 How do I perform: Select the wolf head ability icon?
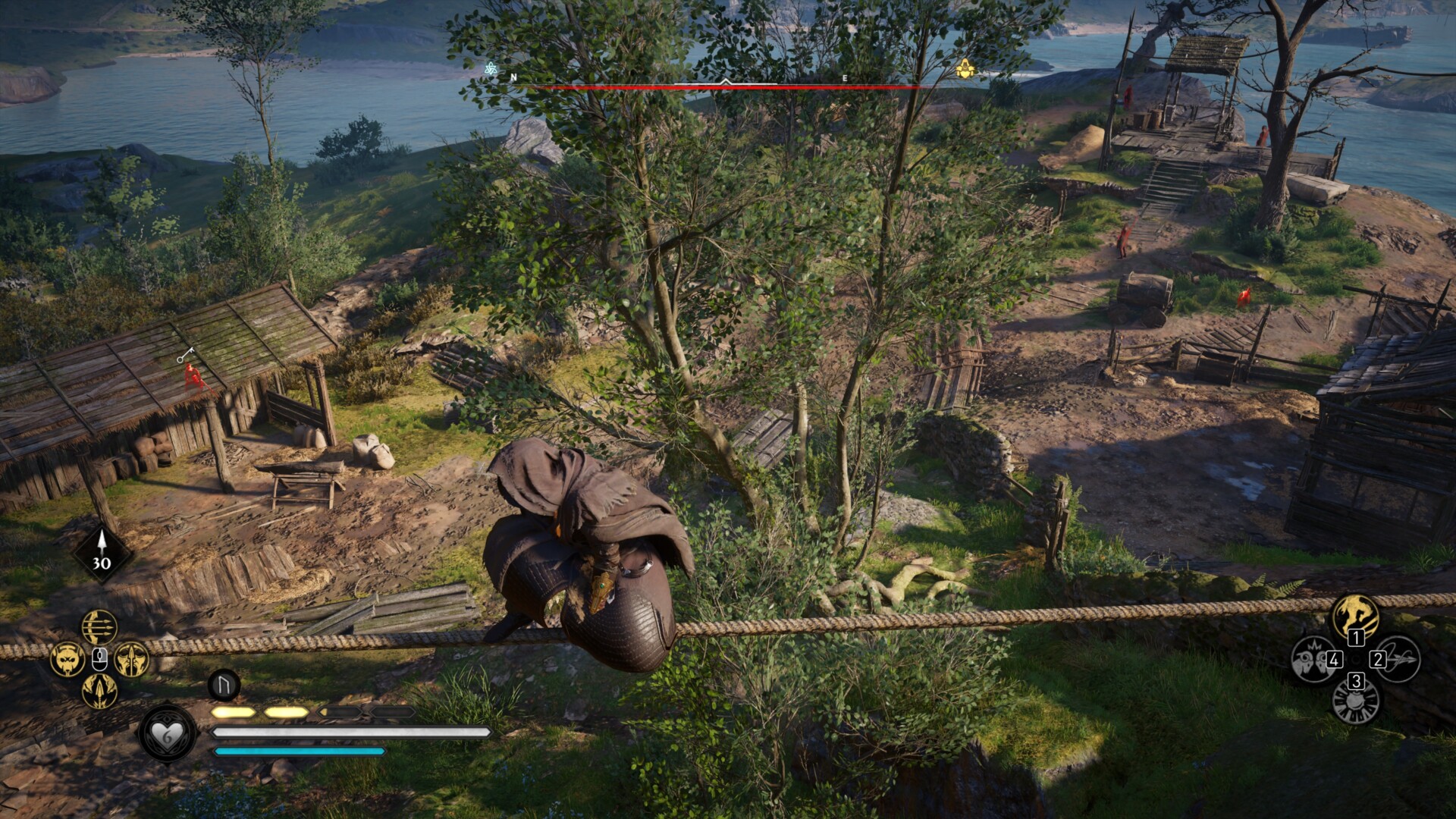click(67, 659)
